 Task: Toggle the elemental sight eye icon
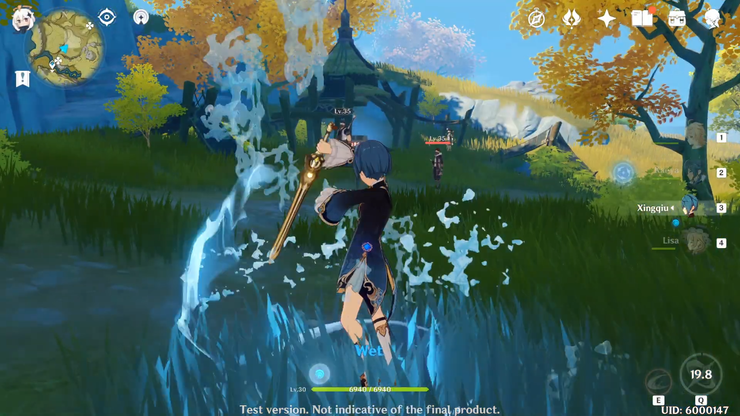(107, 17)
